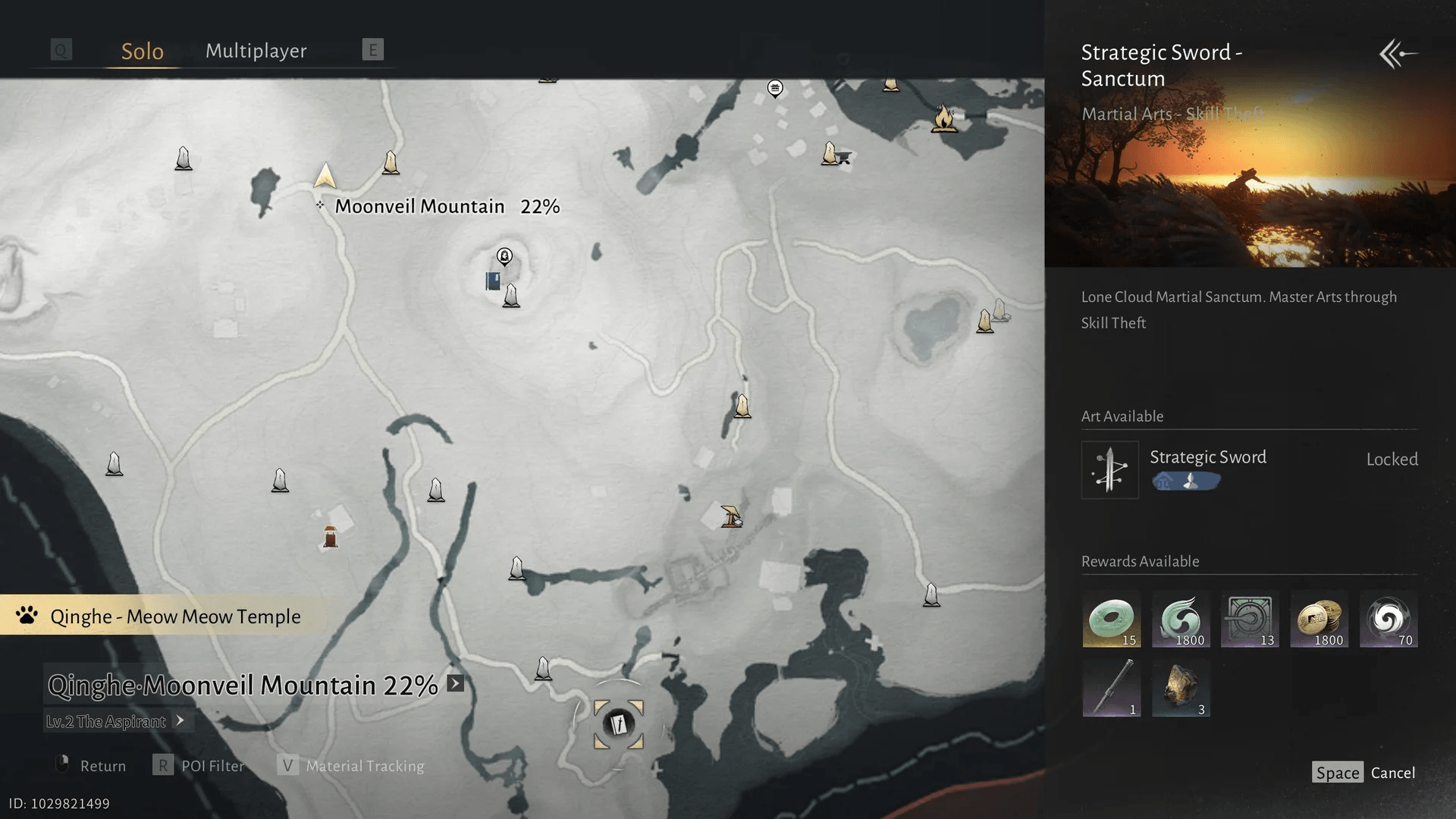This screenshot has width=1456, height=819.
Task: Select the swirl vortex reward showing 70
Action: pos(1389,620)
